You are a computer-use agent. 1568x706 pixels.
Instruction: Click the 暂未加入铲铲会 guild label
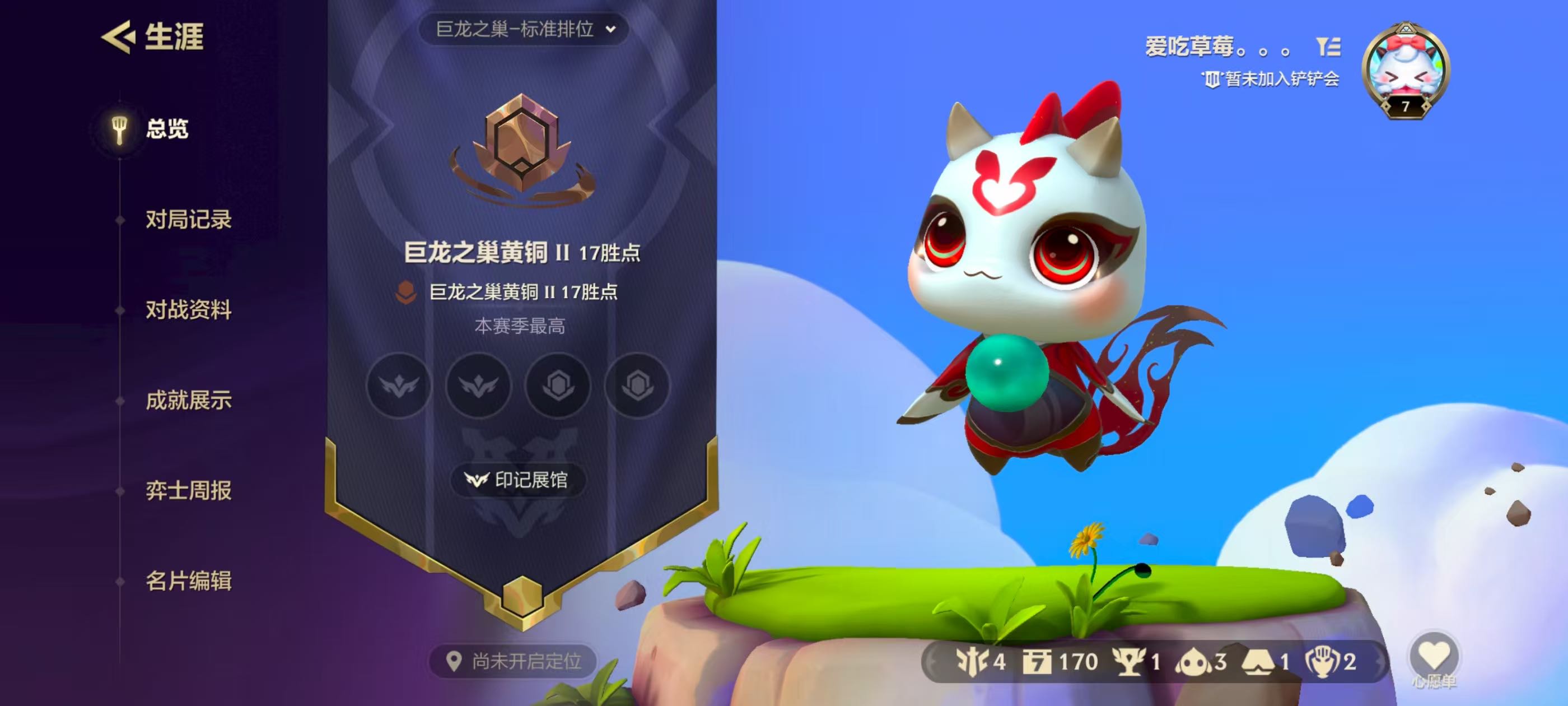(x=1271, y=79)
